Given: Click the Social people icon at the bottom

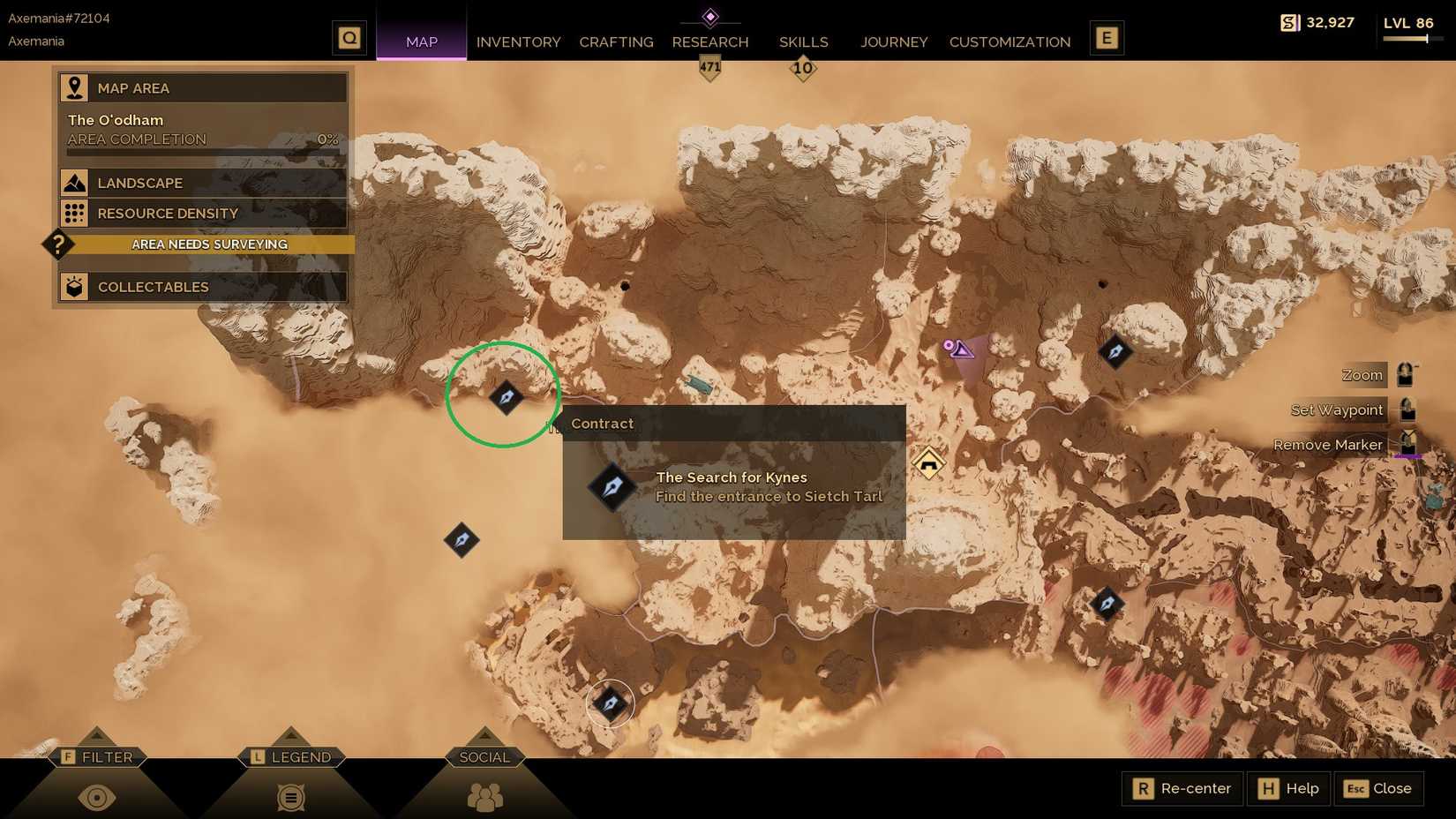Looking at the screenshot, I should (x=484, y=797).
